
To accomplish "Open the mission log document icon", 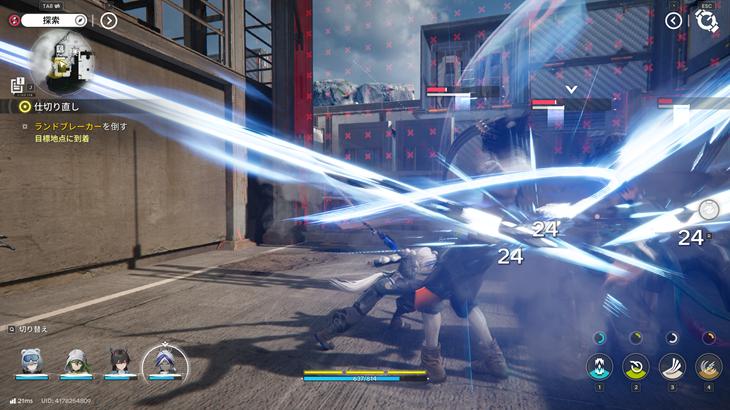I will [x=17, y=85].
